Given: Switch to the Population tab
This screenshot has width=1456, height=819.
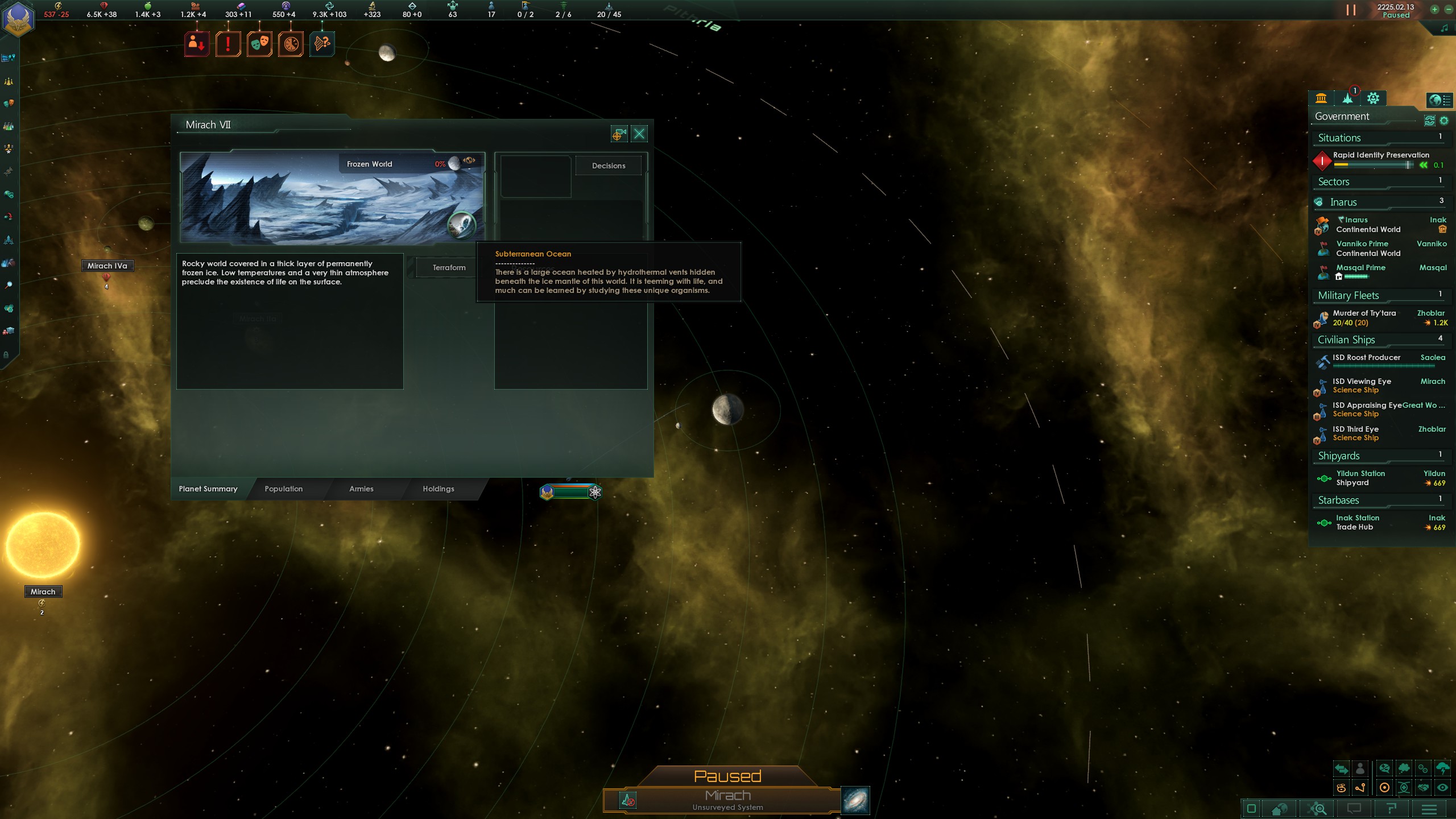Looking at the screenshot, I should click(283, 489).
